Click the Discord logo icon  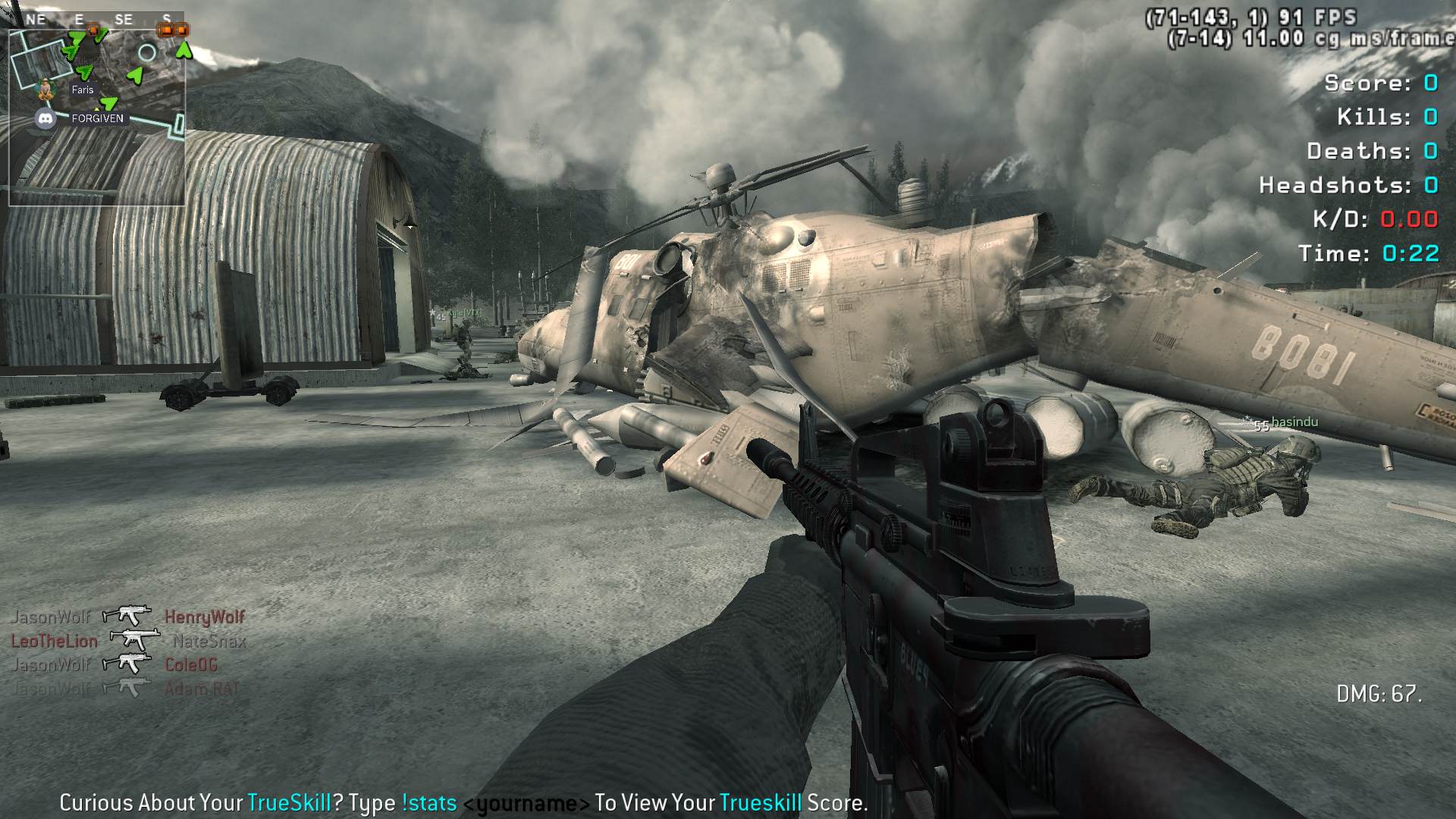click(x=45, y=118)
